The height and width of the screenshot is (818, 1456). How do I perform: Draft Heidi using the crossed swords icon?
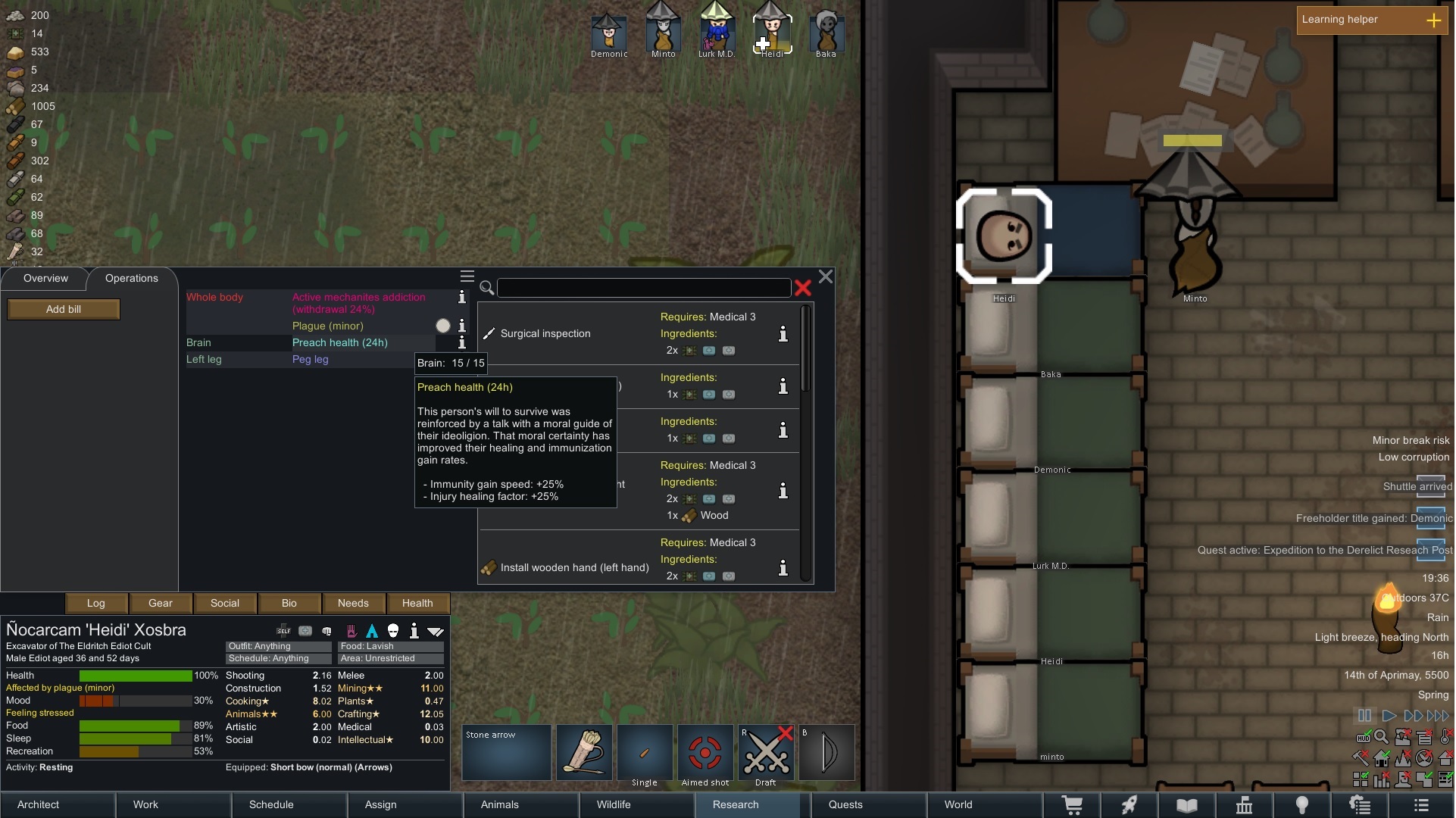[766, 752]
